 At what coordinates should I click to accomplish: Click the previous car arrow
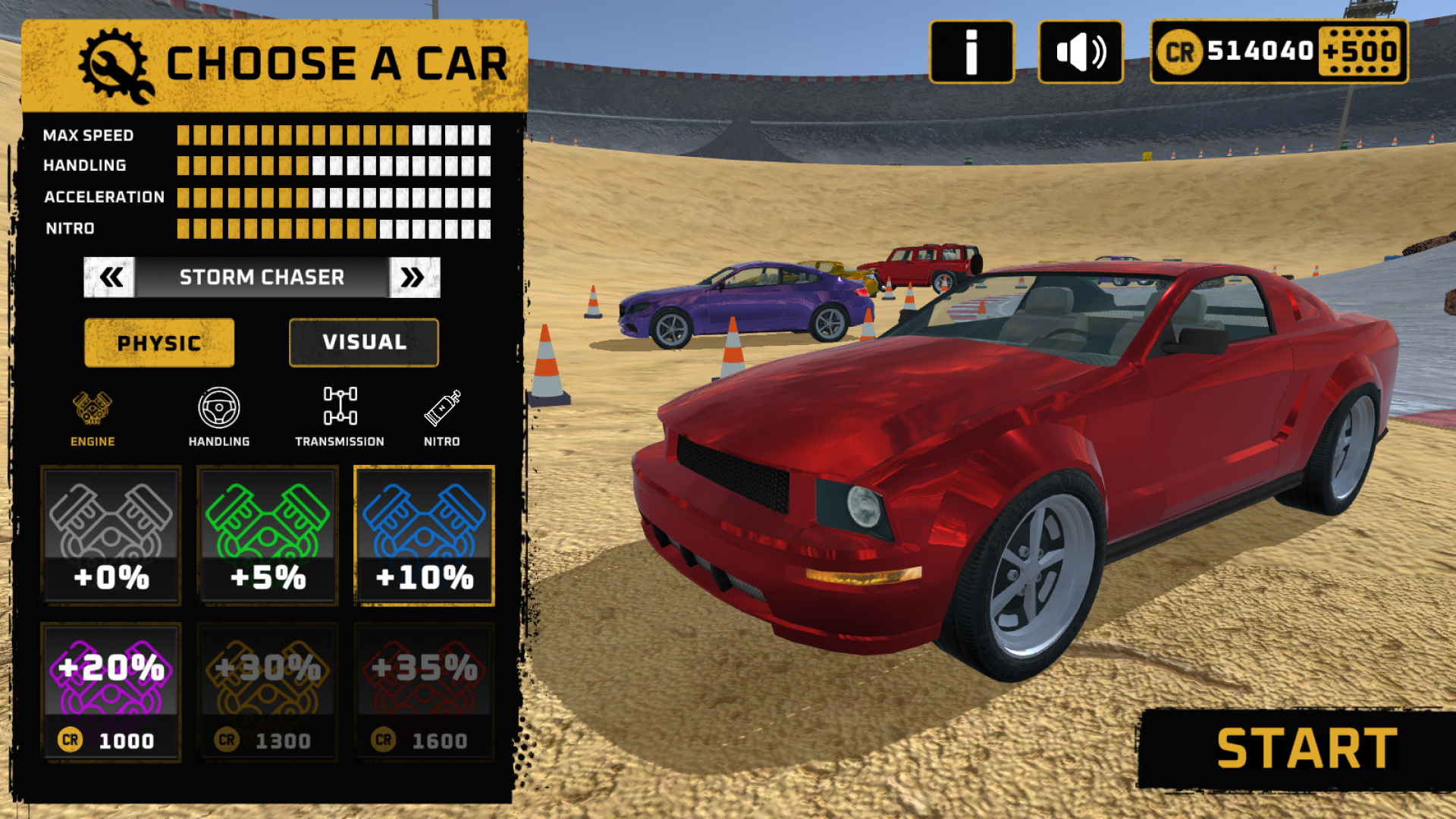pos(109,276)
